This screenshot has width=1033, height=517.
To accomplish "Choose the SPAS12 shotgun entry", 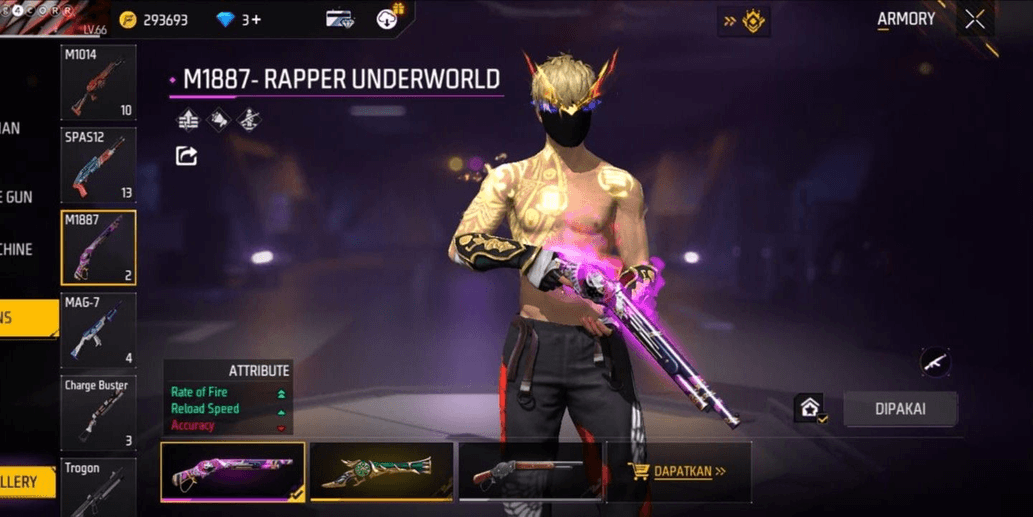I will point(98,165).
